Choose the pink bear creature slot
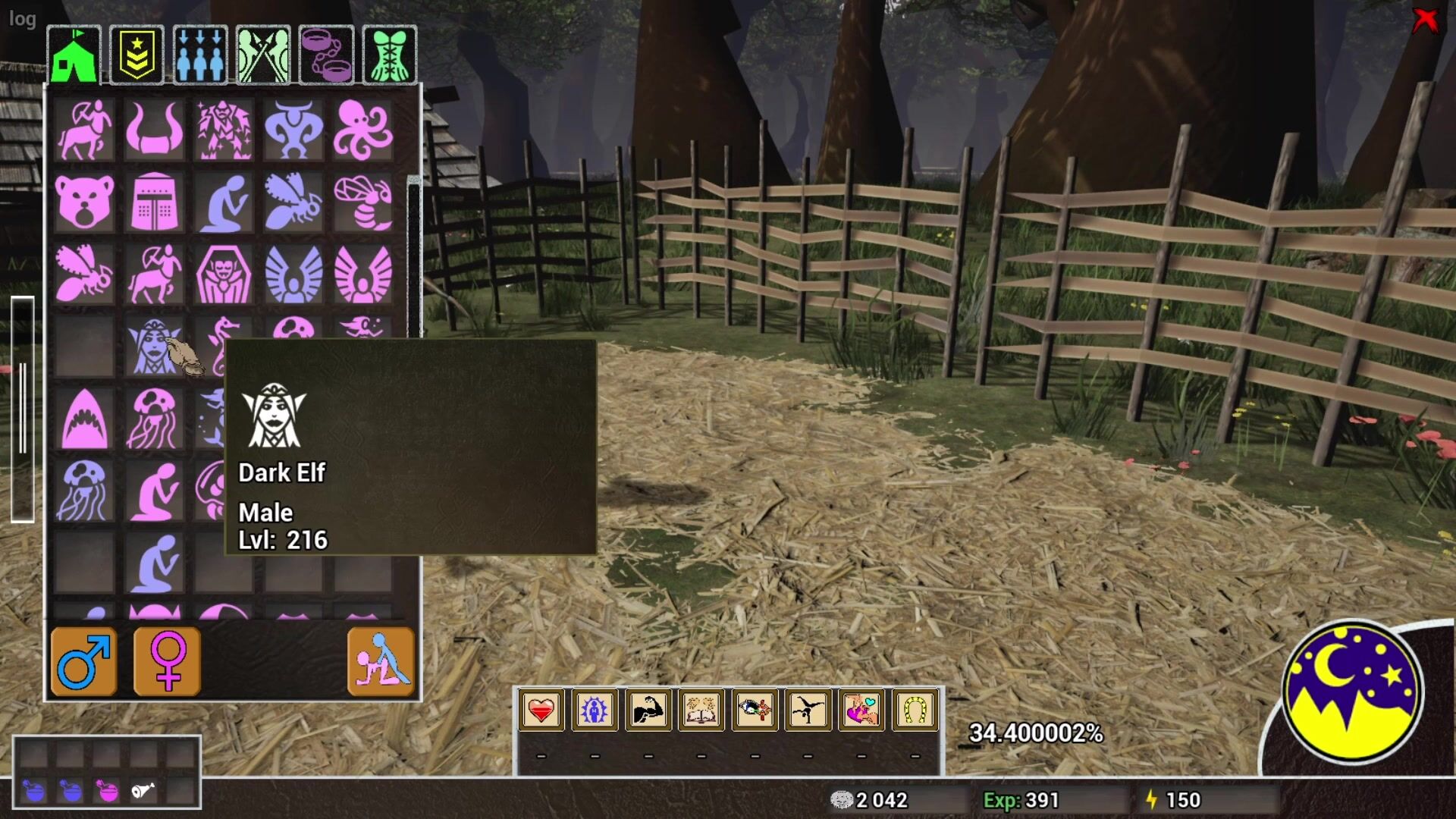This screenshot has width=1456, height=819. [84, 202]
